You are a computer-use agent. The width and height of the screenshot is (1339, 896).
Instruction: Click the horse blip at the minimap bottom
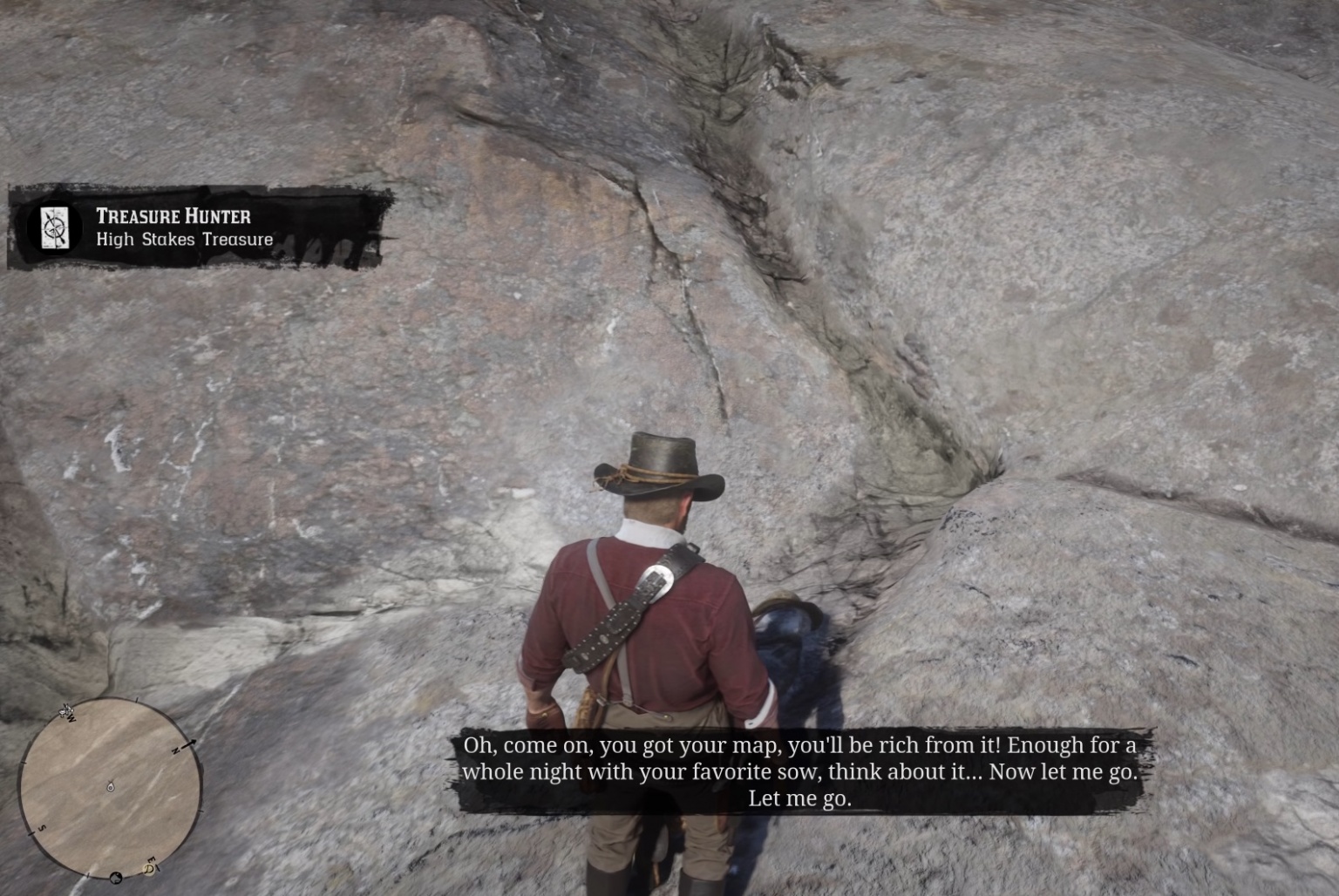115,878
